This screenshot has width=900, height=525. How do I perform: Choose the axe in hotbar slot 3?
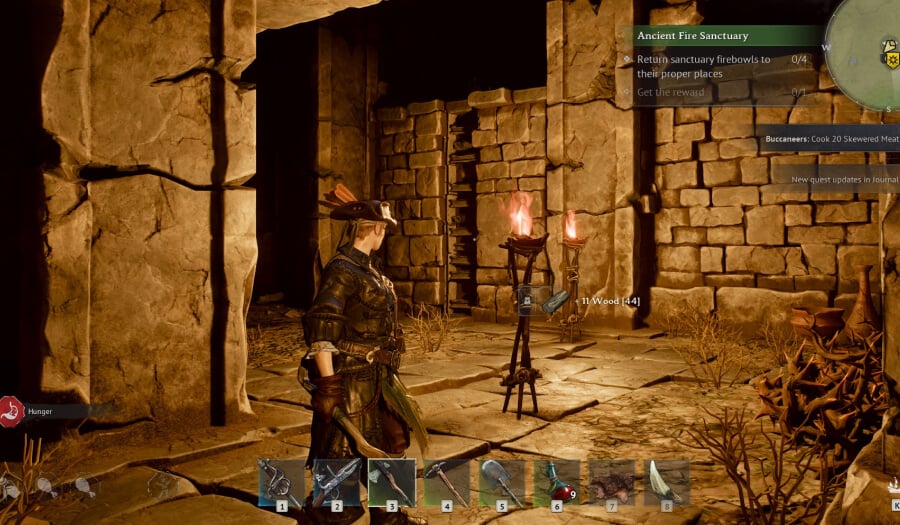point(392,482)
